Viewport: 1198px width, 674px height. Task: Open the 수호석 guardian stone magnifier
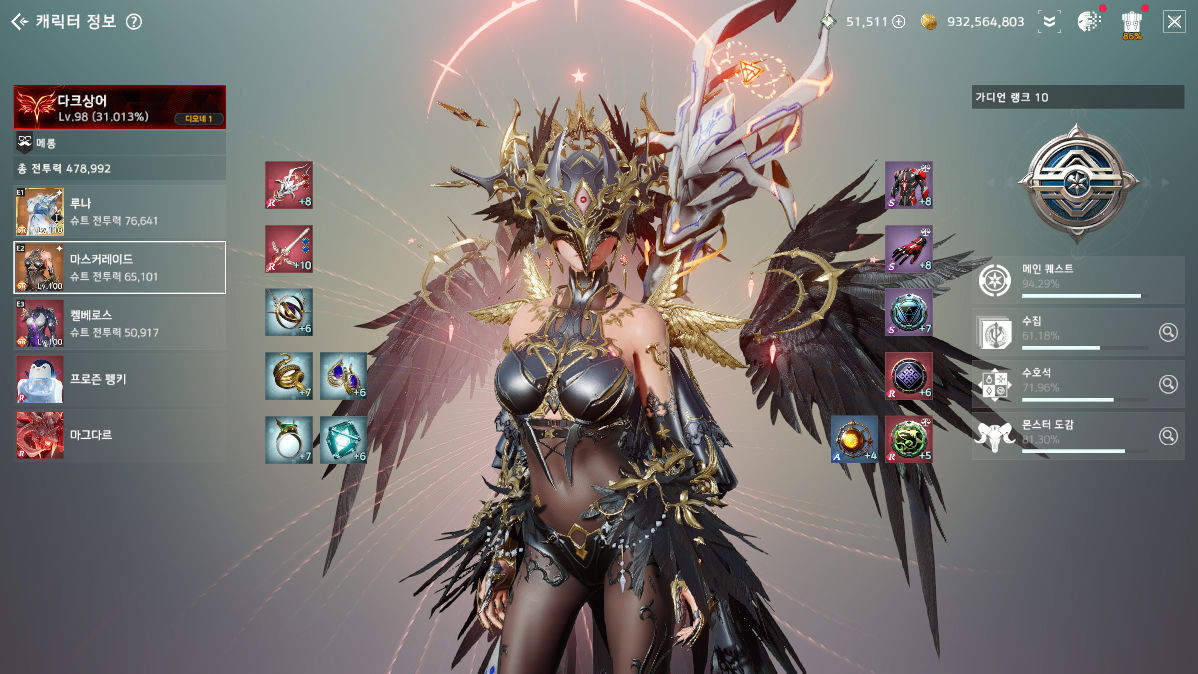[x=1168, y=384]
